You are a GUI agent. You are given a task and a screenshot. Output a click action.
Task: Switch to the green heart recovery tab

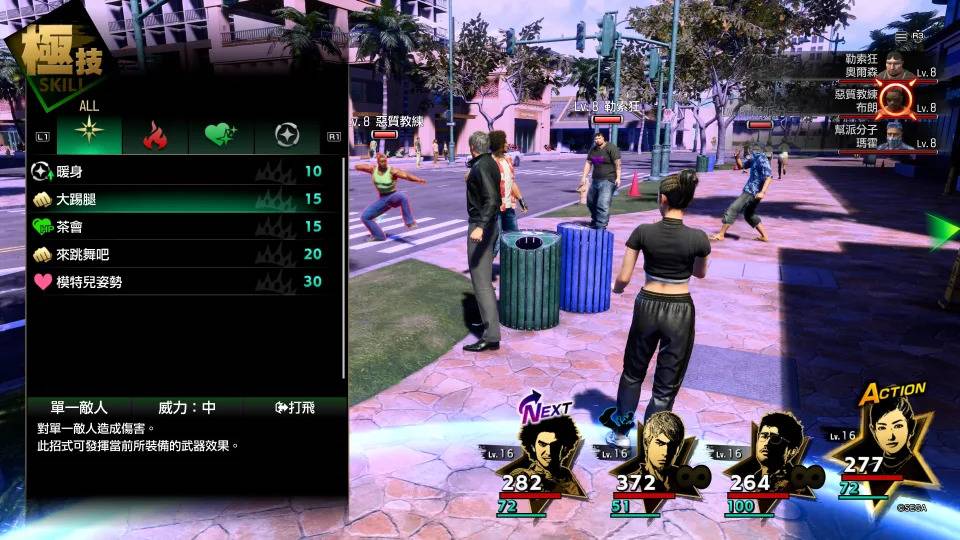220,135
